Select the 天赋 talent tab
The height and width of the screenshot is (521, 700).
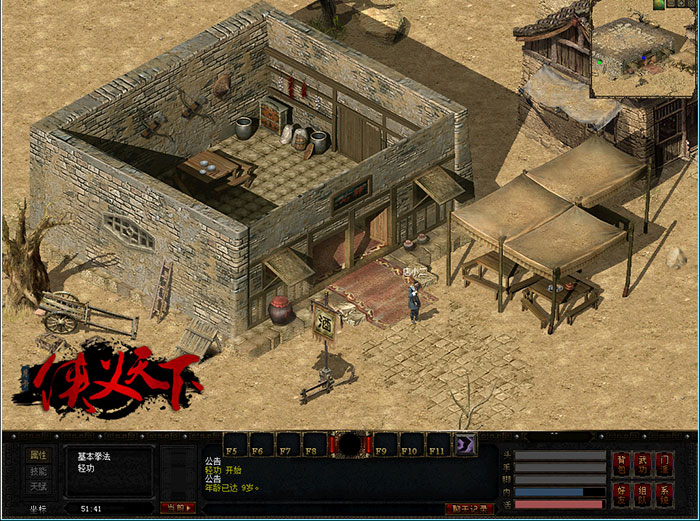[38, 486]
